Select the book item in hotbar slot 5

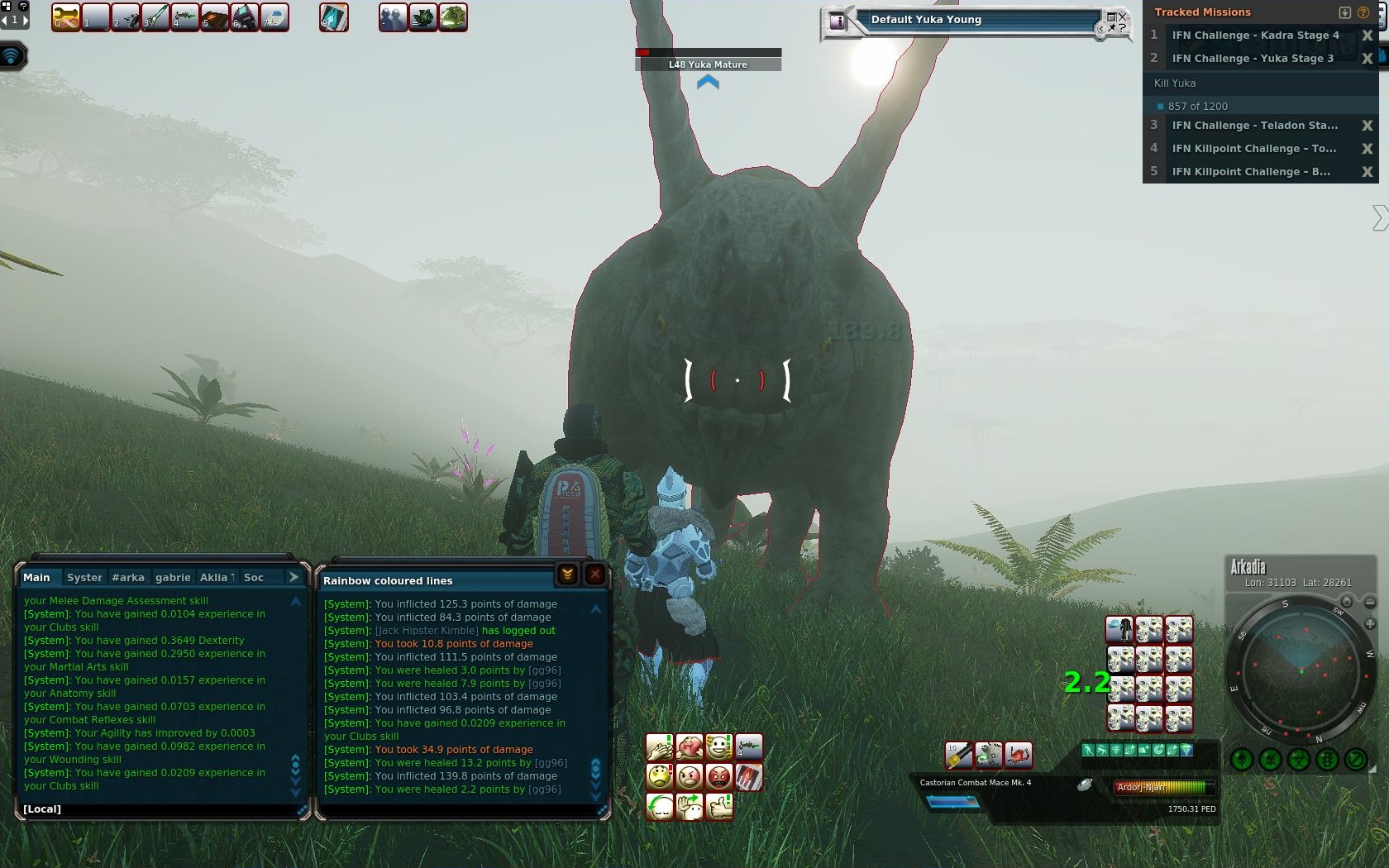tap(215, 17)
